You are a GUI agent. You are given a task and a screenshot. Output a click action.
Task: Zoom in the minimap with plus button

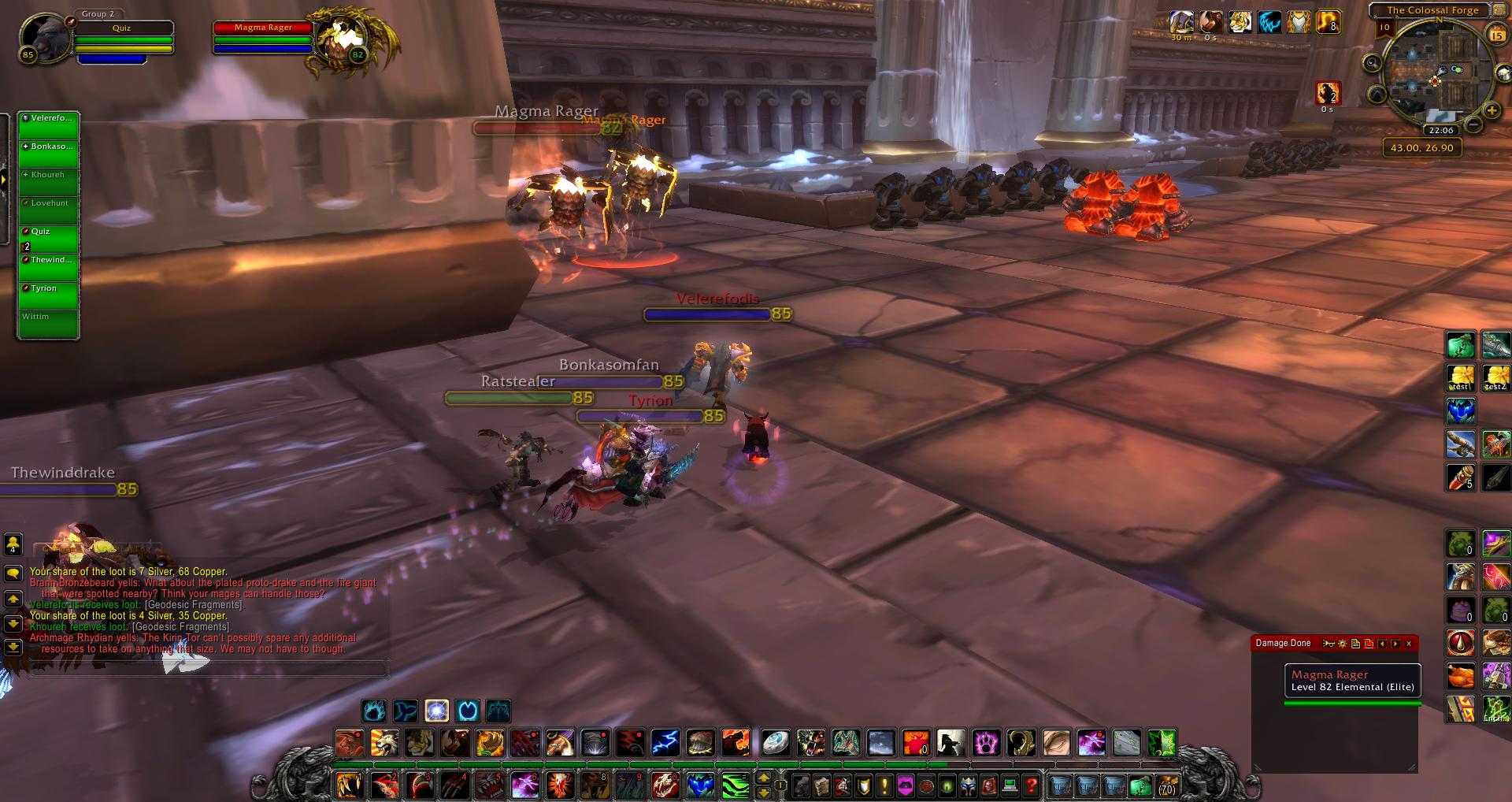click(1492, 111)
